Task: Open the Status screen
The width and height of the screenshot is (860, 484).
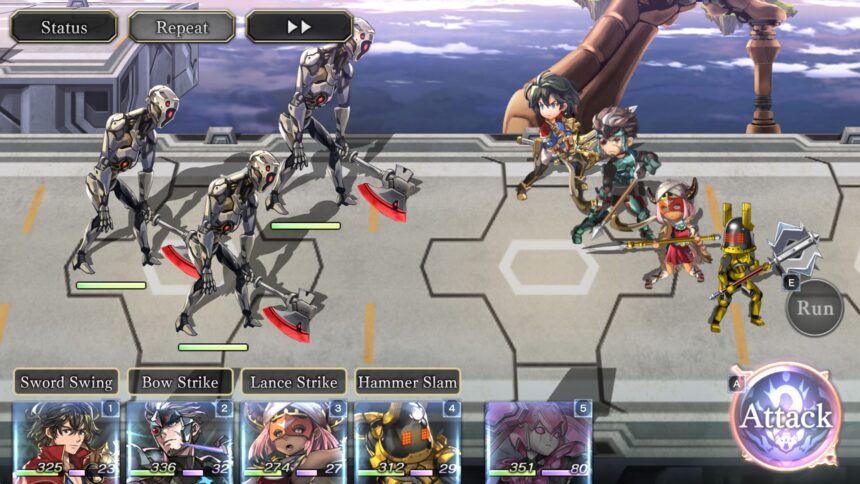Action: pyautogui.click(x=64, y=27)
